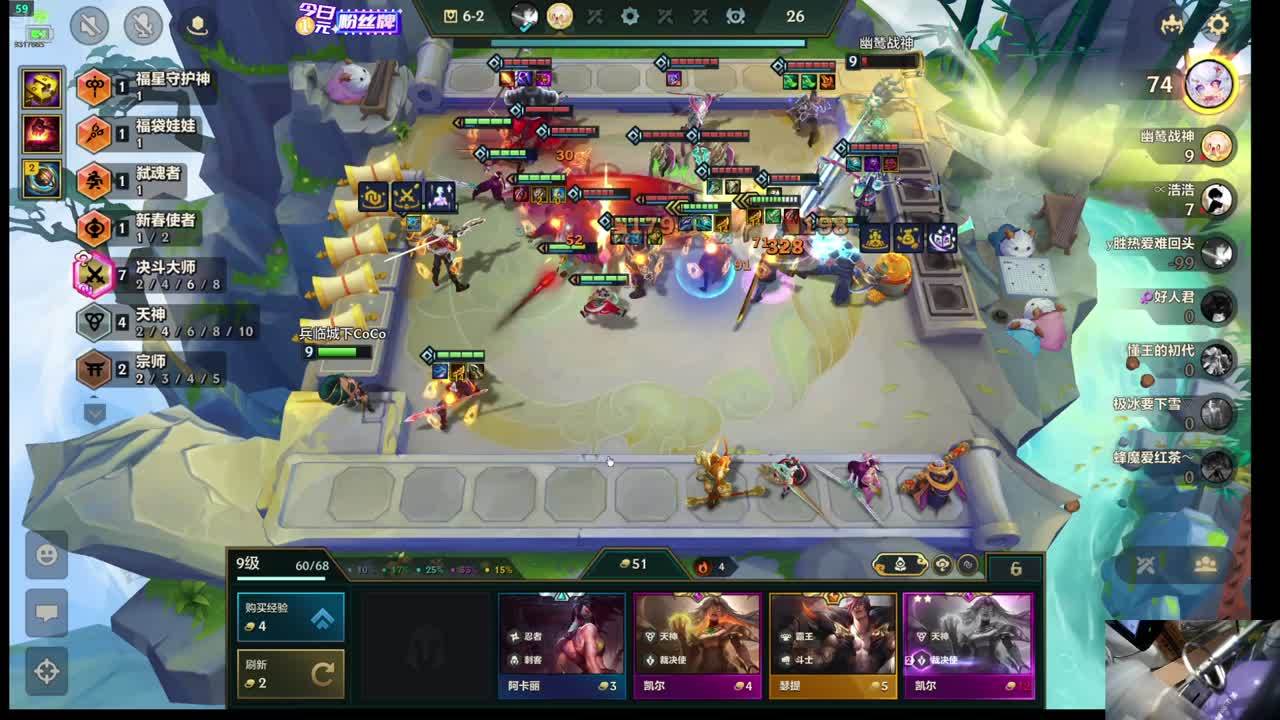Expand the trait list arrow
This screenshot has height=720, width=1280.
(94, 412)
